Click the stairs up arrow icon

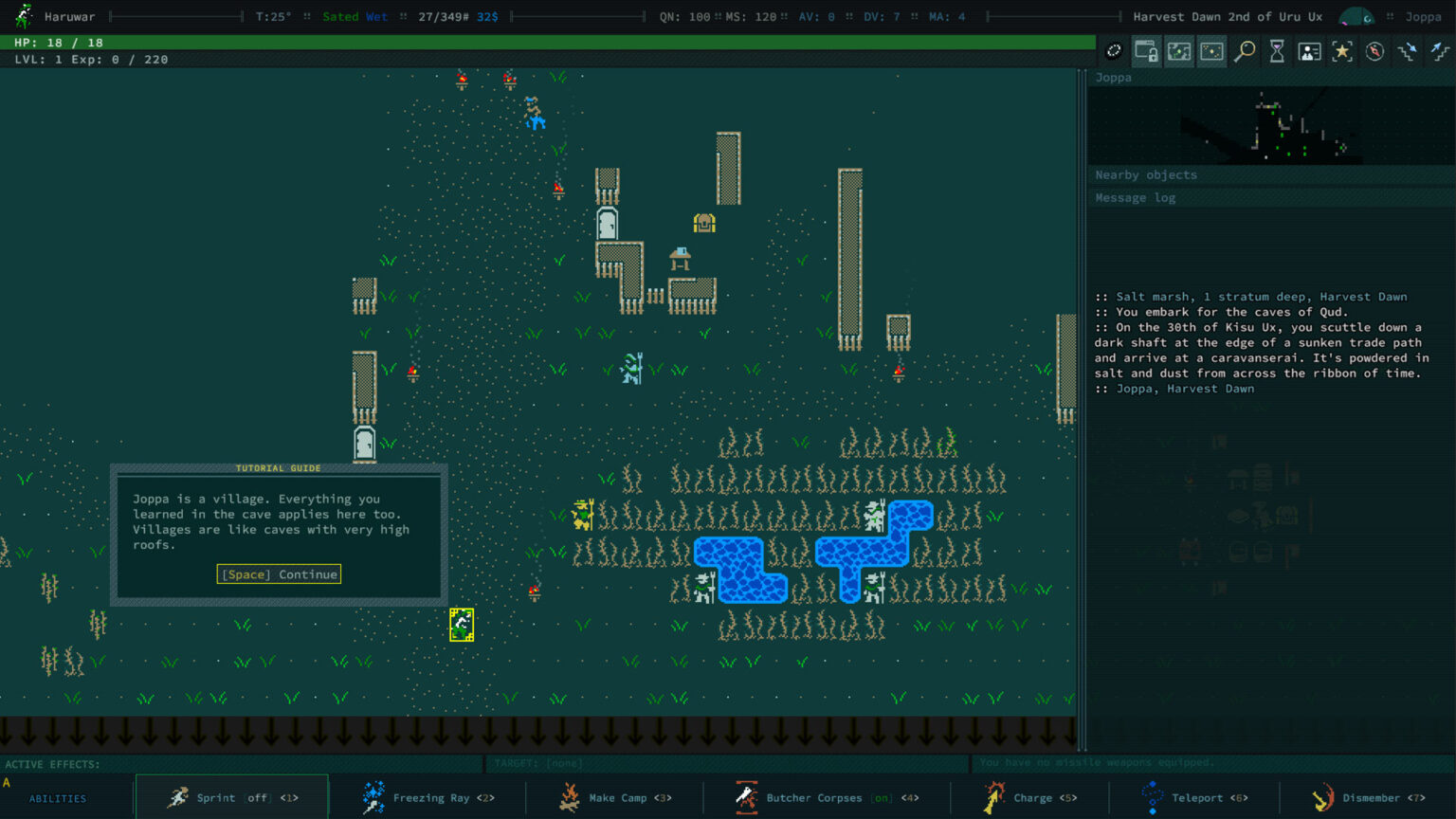pyautogui.click(x=1440, y=52)
